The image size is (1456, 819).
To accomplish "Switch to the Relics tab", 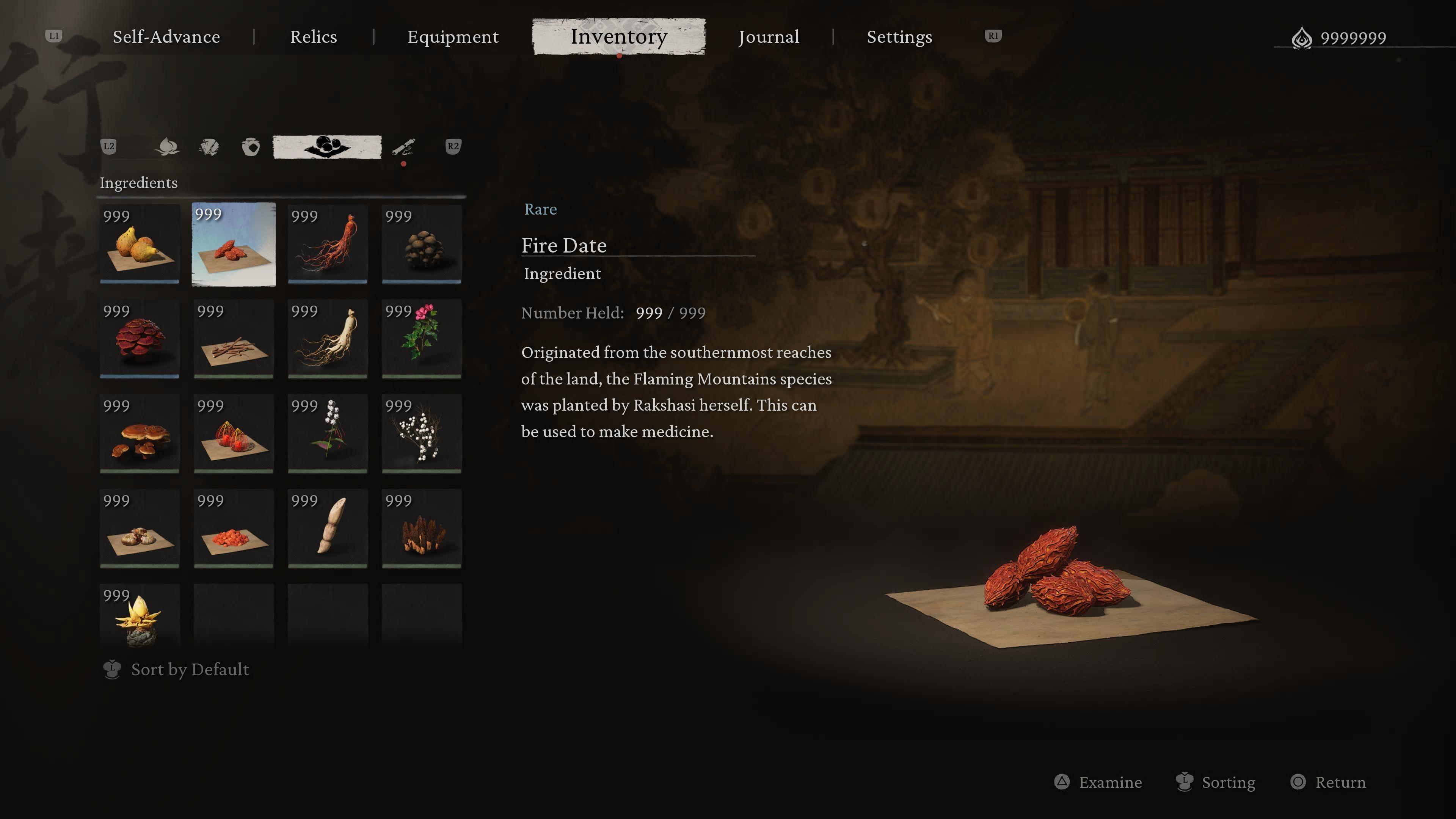I will (x=313, y=37).
